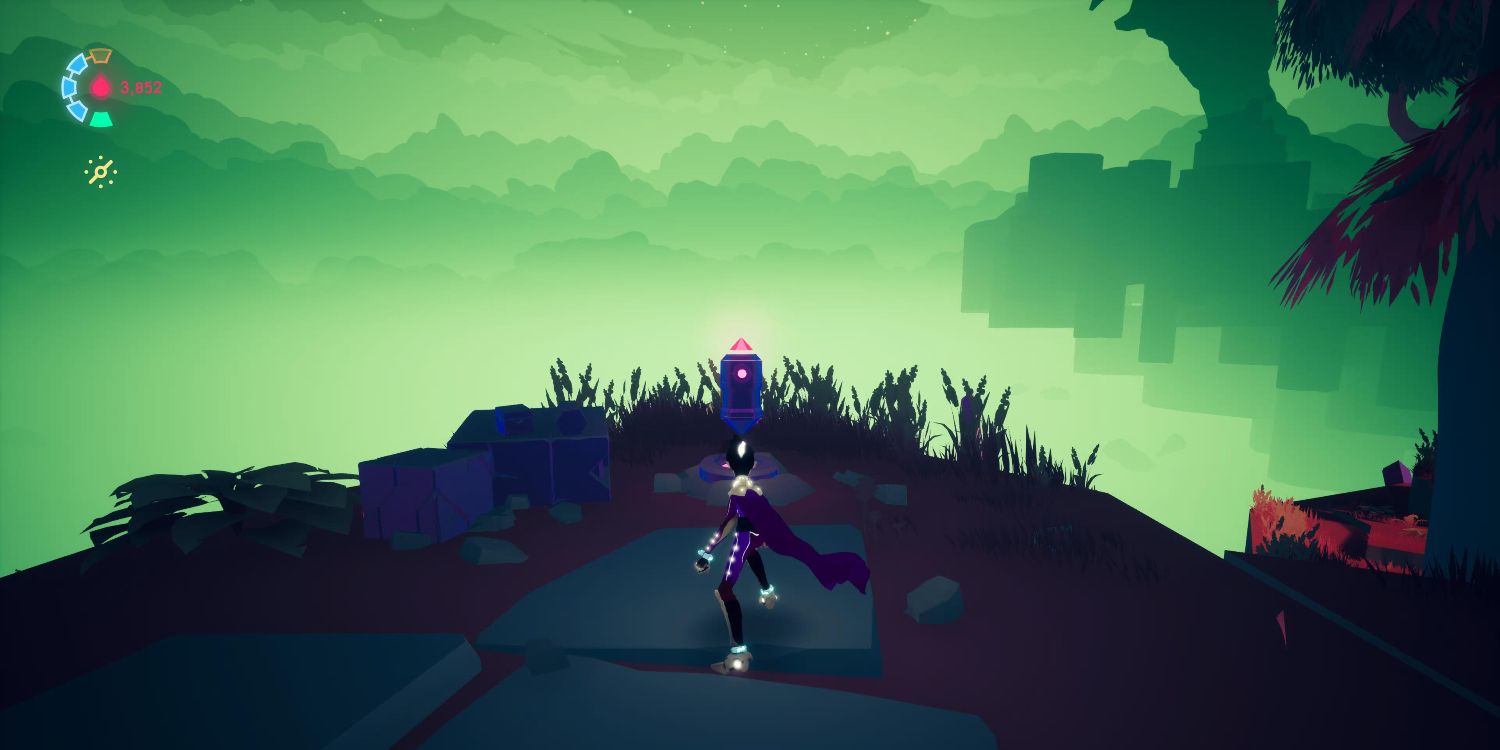Viewport: 1500px width, 750px height.
Task: Toggle the middle blue health shield segment
Action: (69, 87)
